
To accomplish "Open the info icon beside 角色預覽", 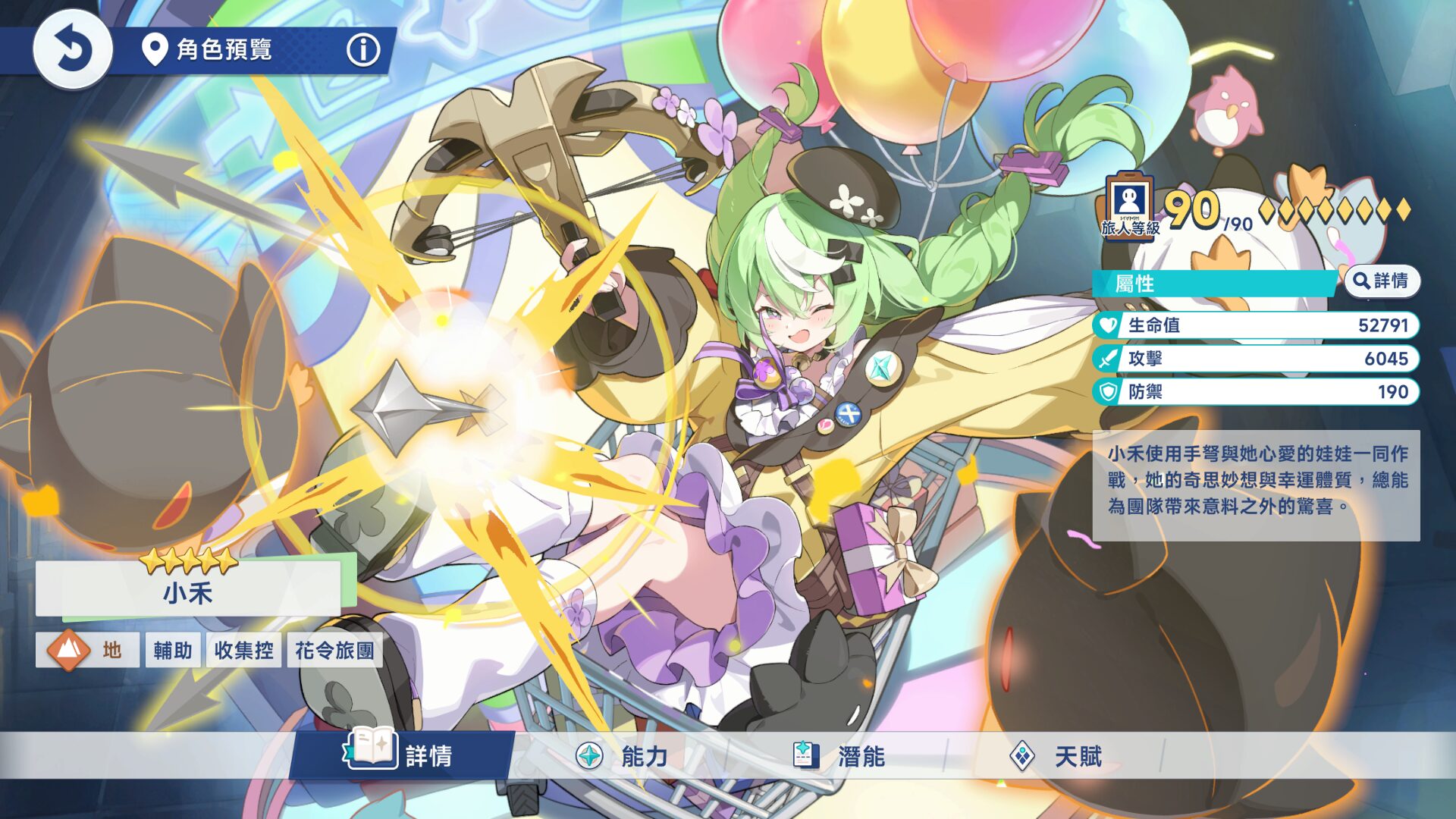I will tap(363, 50).
